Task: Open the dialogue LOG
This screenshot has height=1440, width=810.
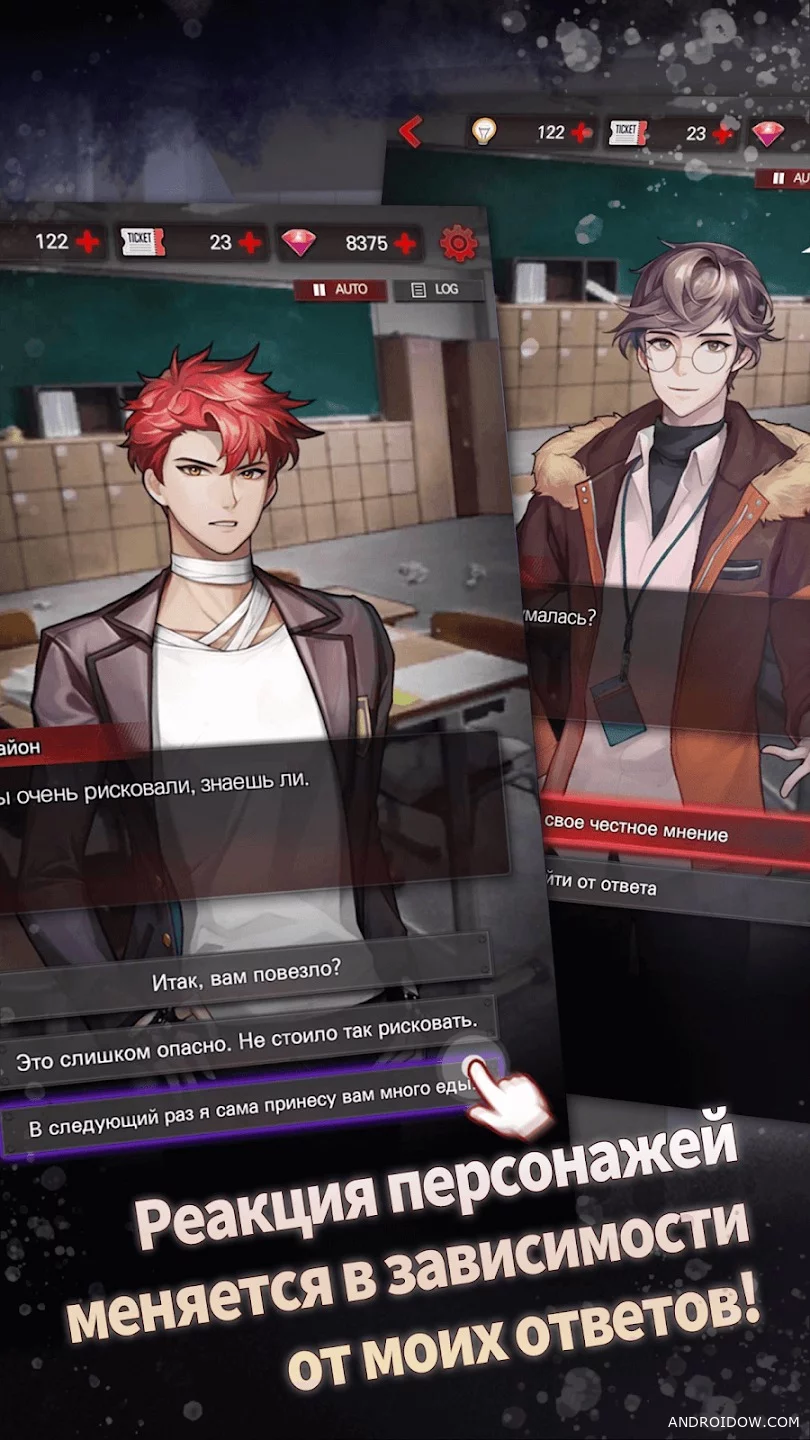Action: click(x=437, y=290)
